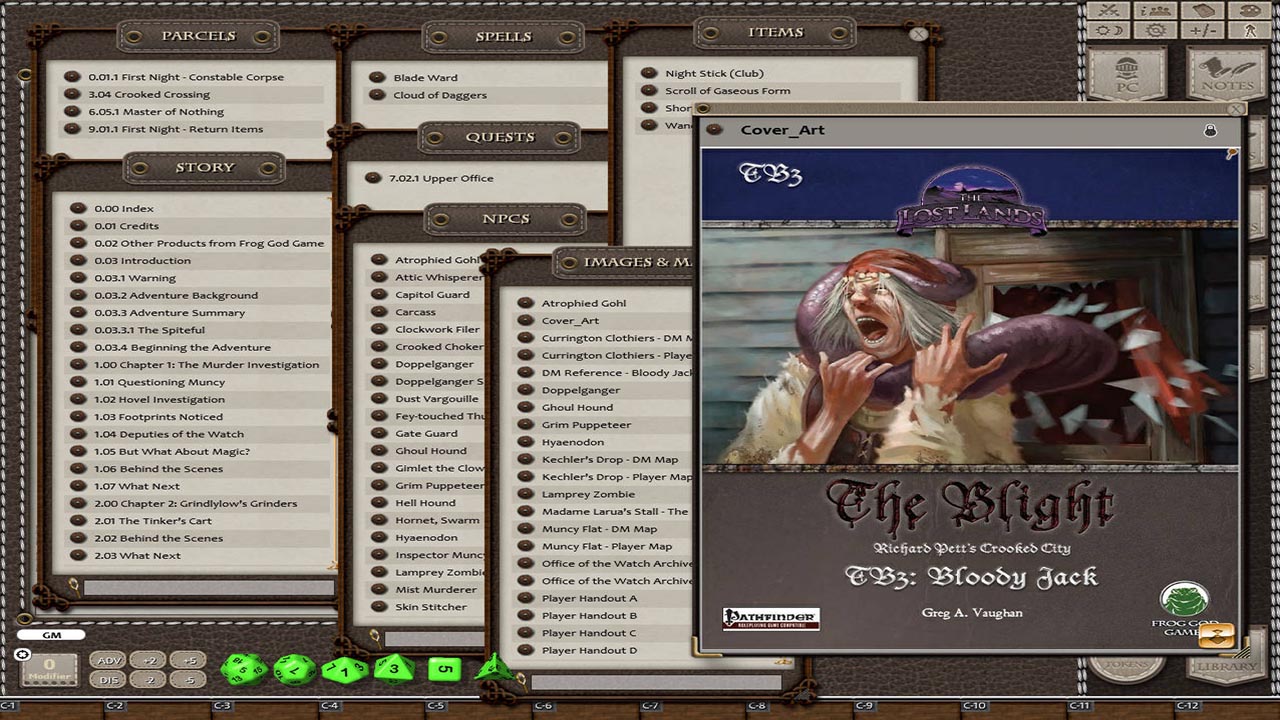Open the Party Sheet info icon
The height and width of the screenshot is (720, 1280).
coord(1156,11)
